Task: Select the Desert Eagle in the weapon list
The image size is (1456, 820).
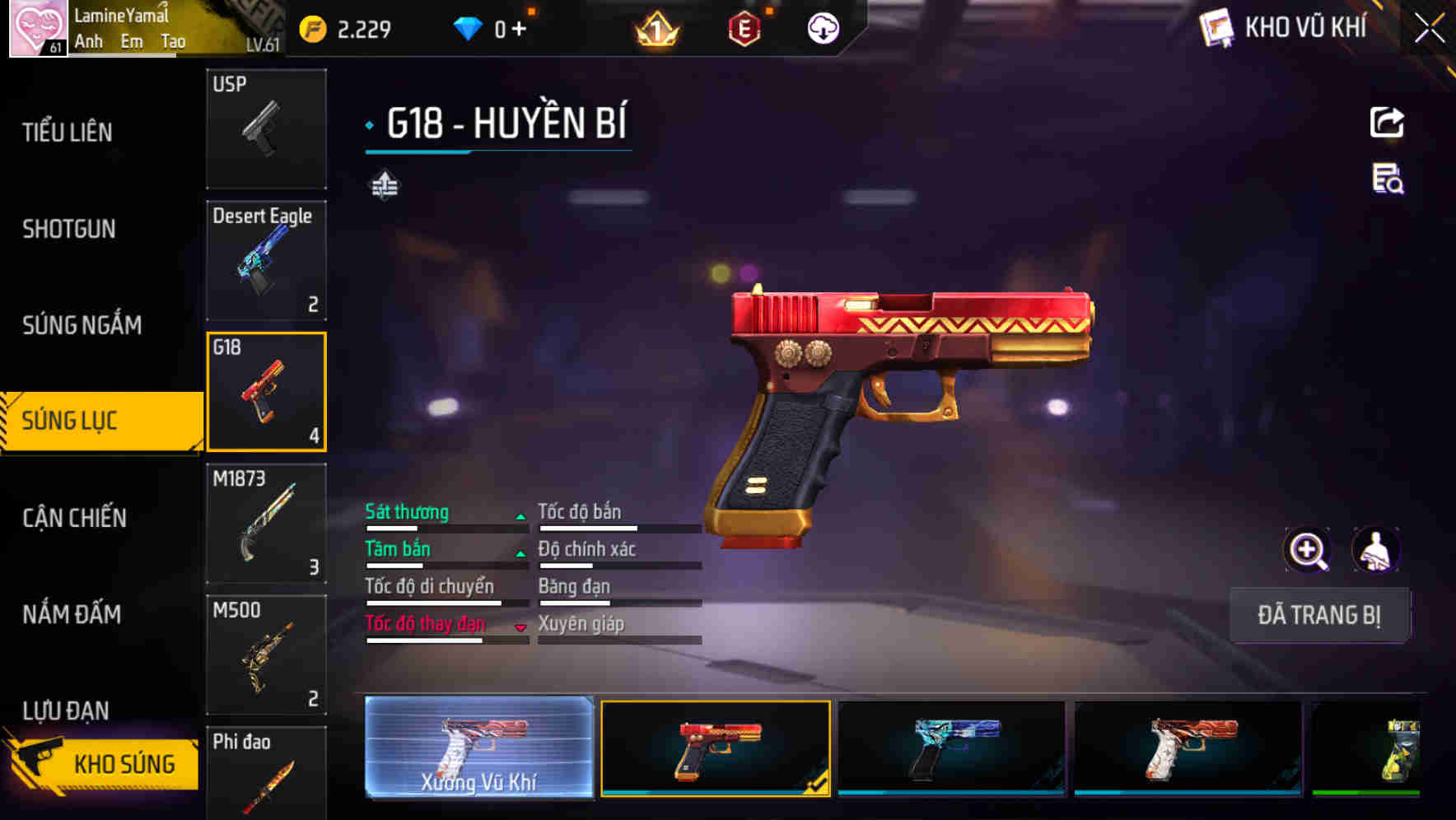Action: pyautogui.click(x=266, y=260)
